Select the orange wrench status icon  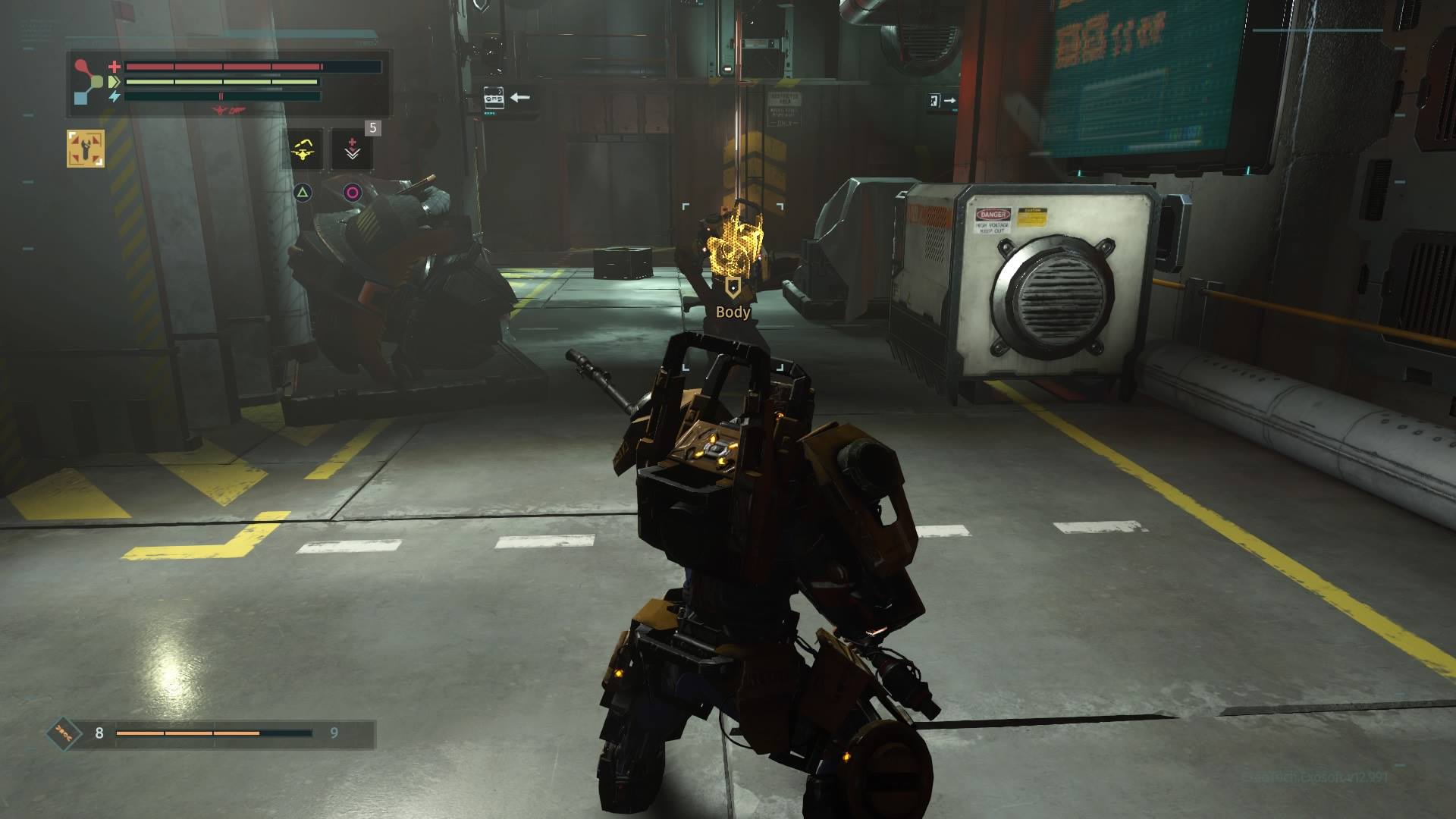pyautogui.click(x=86, y=148)
